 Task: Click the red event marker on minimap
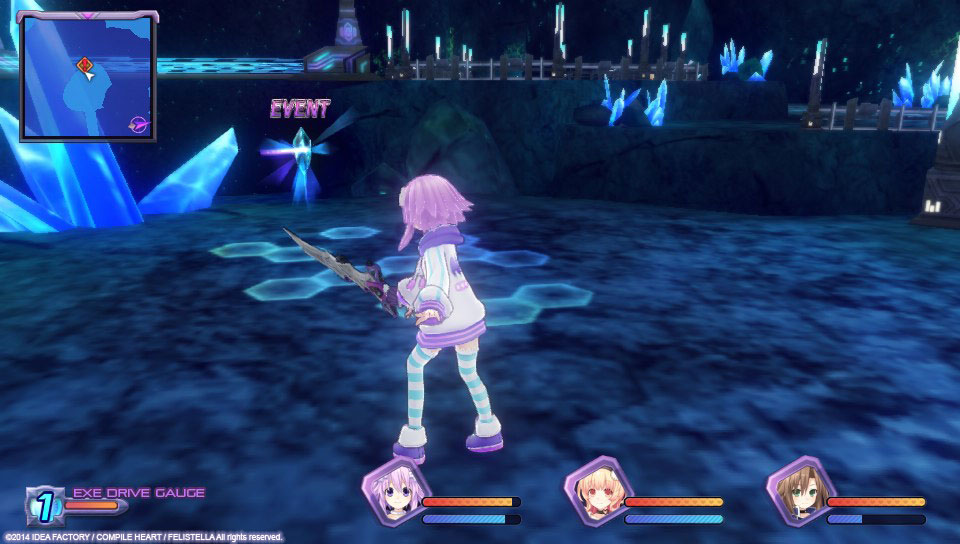coord(84,65)
